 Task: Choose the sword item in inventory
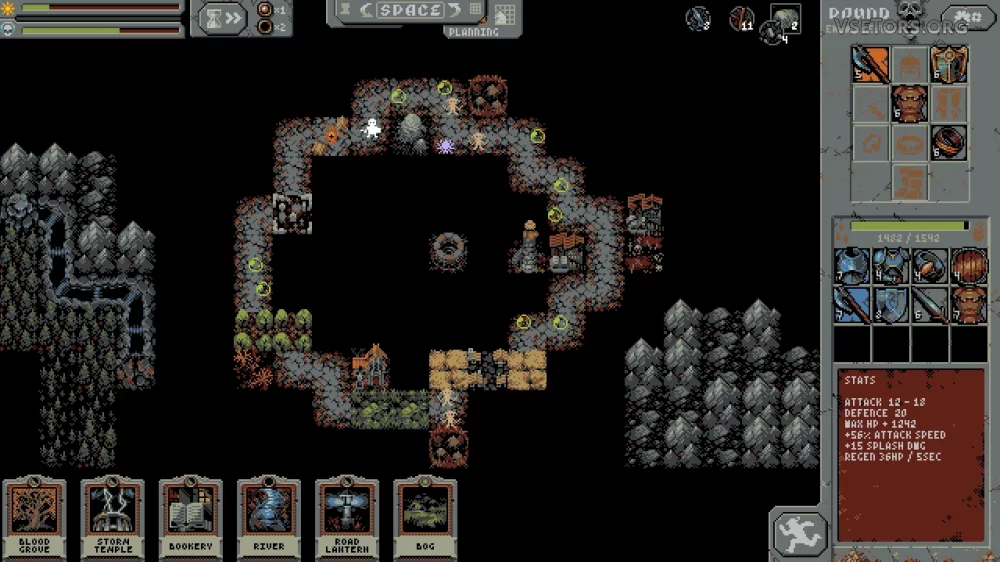coord(929,305)
